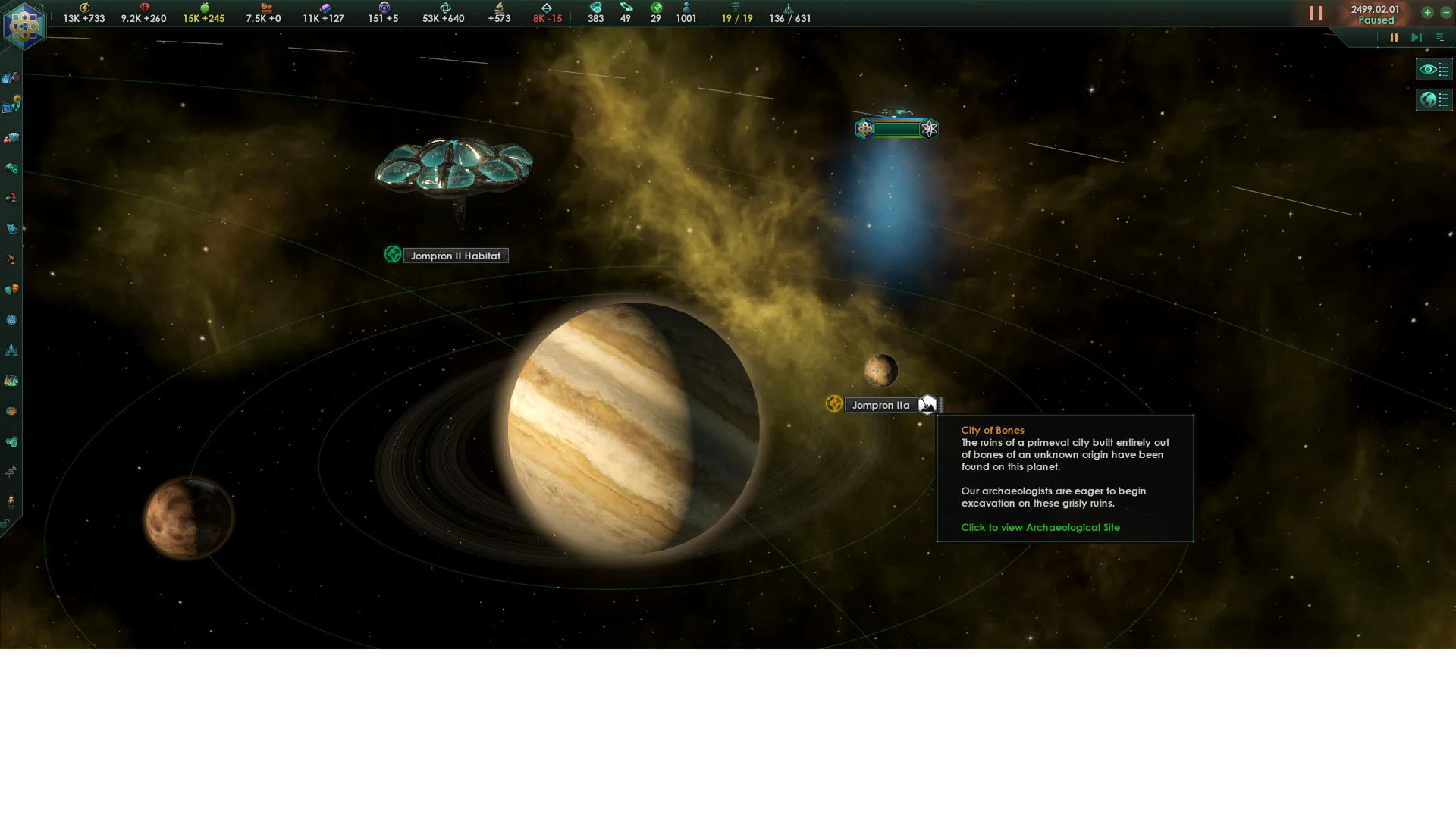Open the list-with-plus icon beside step-forward

1439,37
